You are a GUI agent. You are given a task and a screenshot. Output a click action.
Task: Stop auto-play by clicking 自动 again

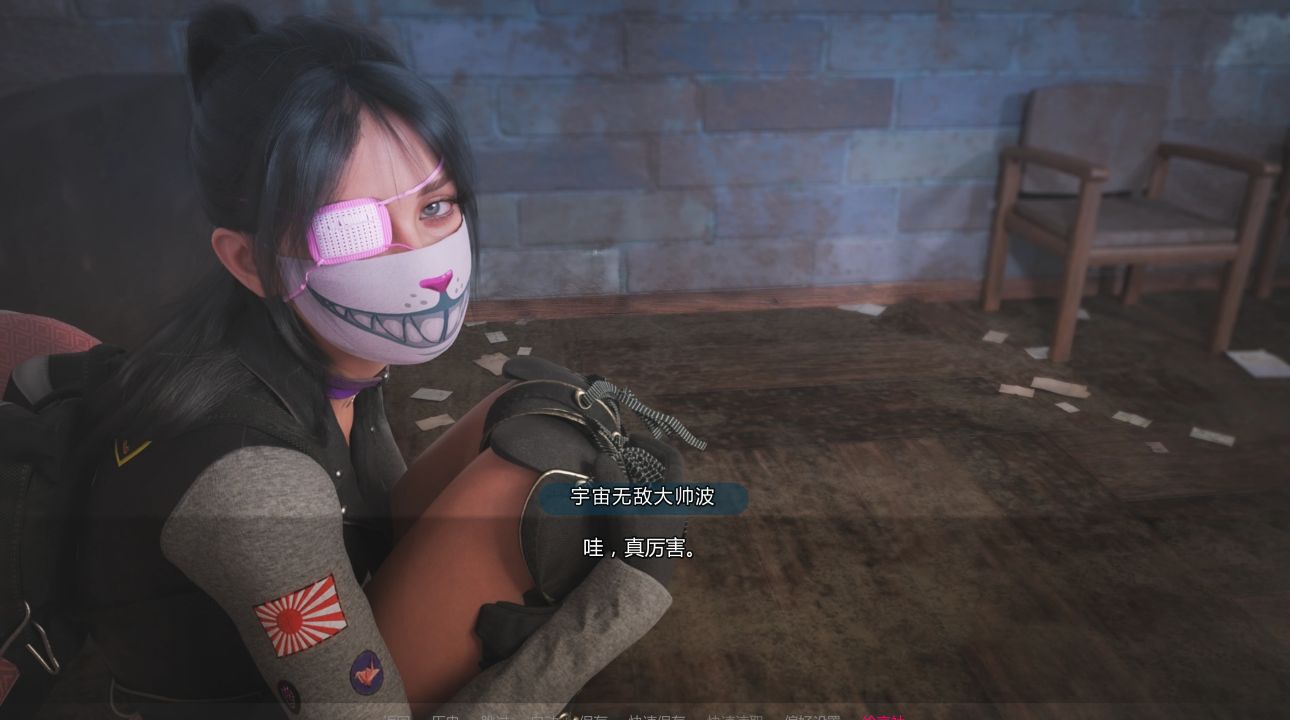coord(548,714)
